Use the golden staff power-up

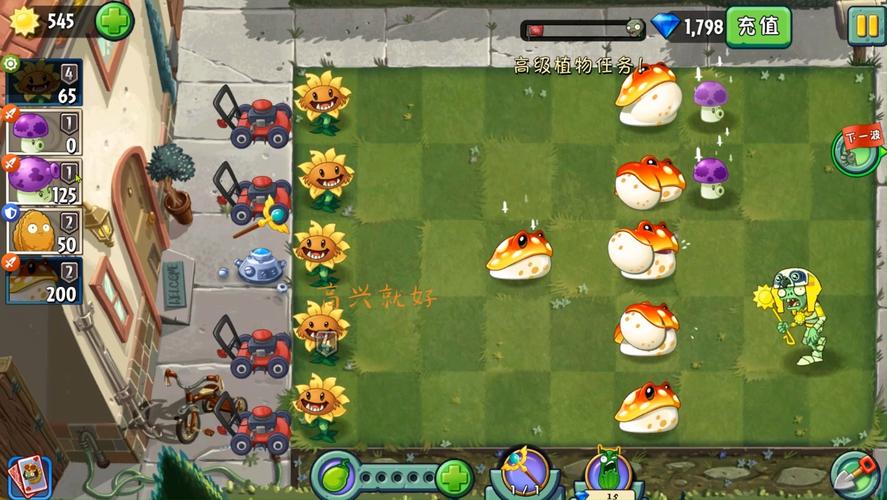525,472
